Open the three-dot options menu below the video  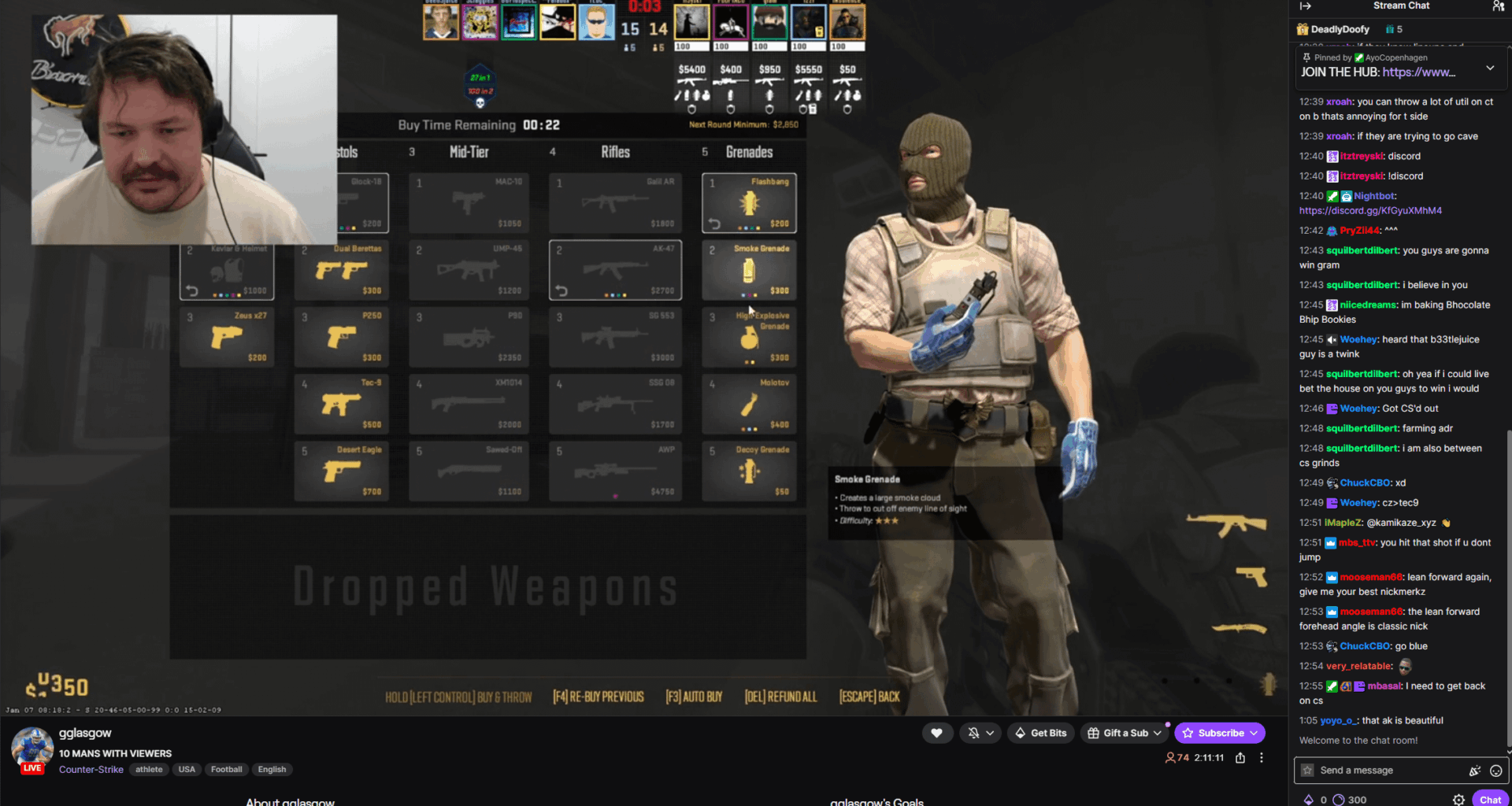[1262, 757]
